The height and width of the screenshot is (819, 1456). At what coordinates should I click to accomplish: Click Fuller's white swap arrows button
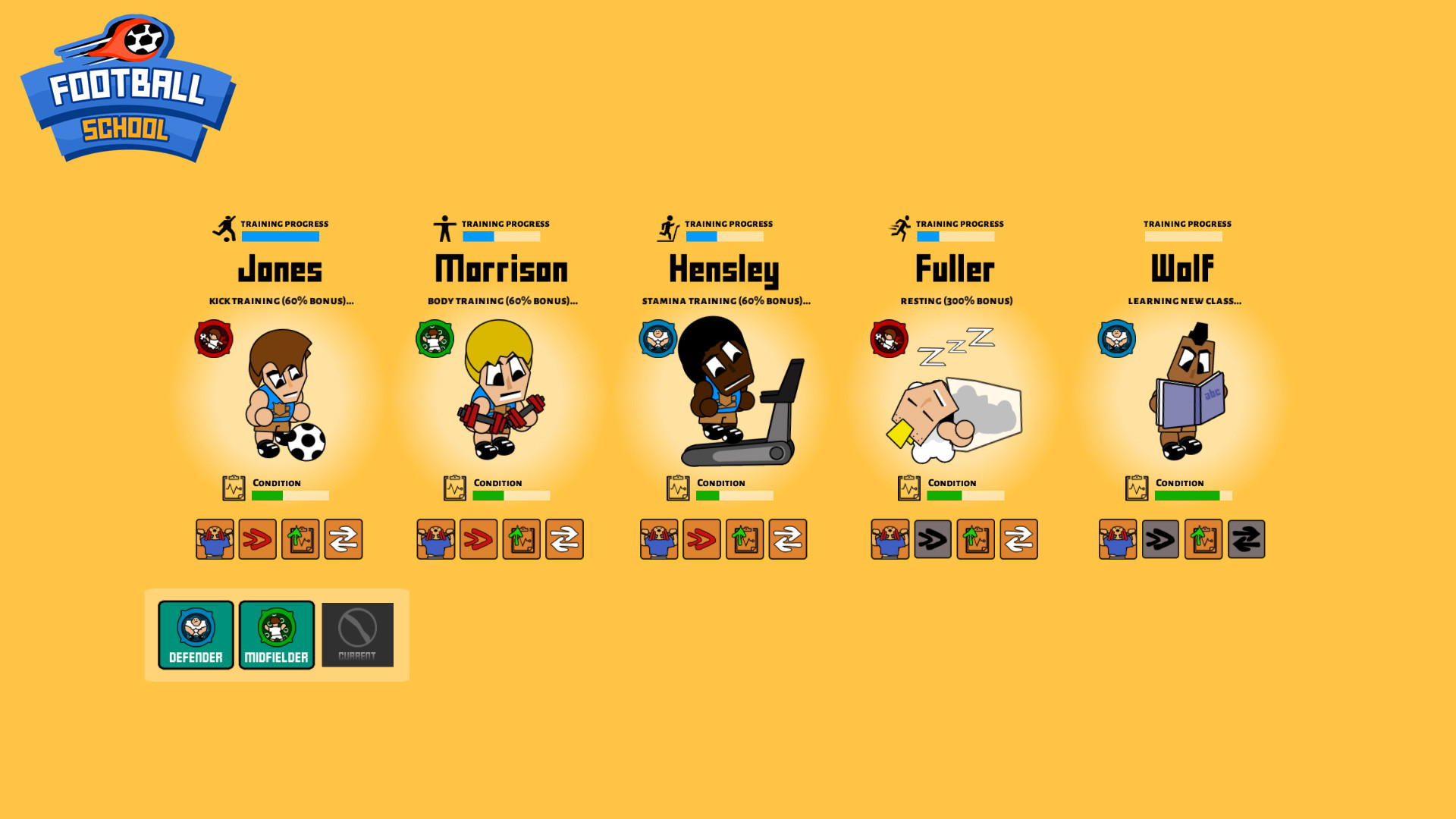click(1018, 539)
